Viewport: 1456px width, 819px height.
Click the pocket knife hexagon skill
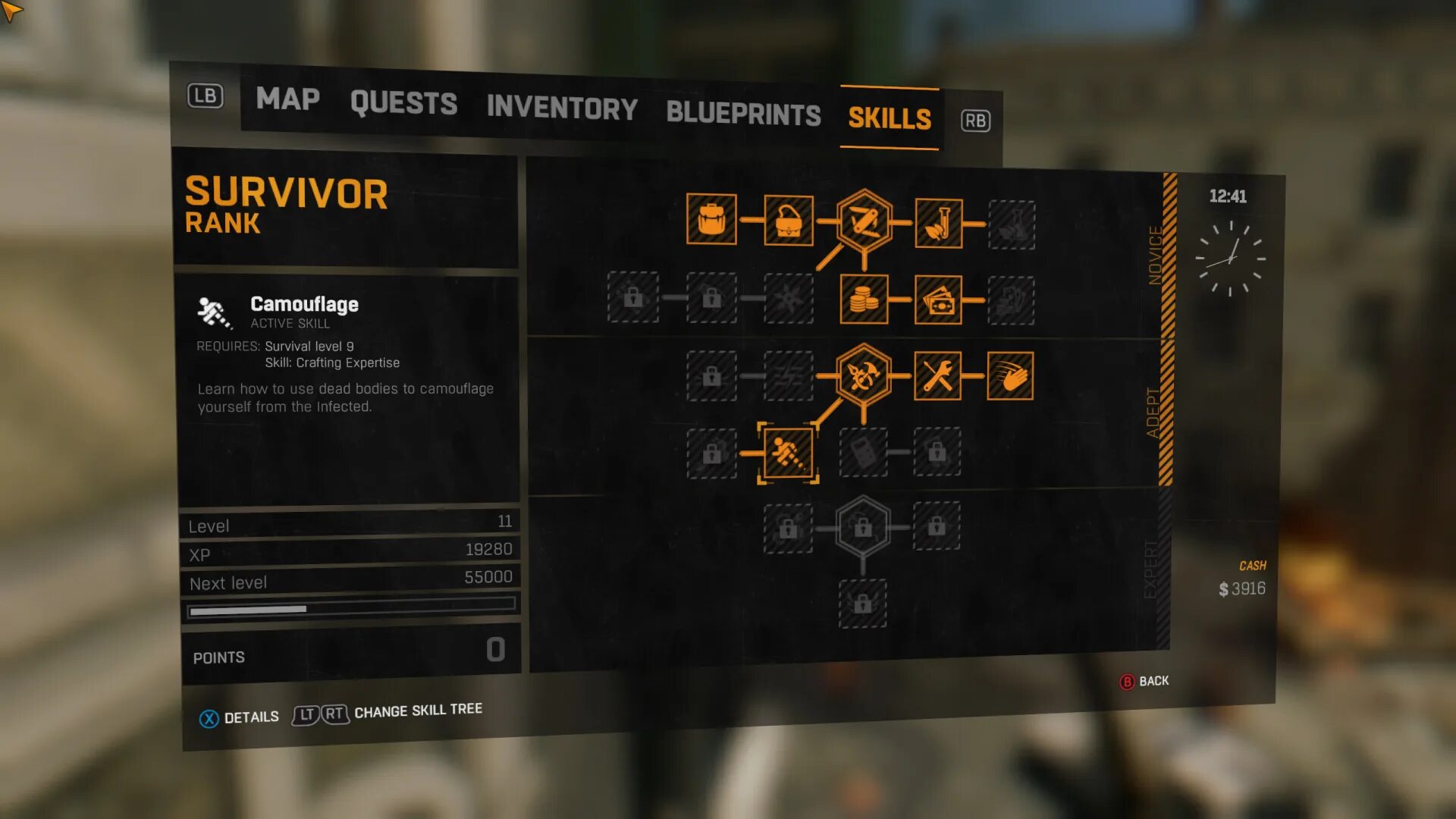(x=864, y=221)
